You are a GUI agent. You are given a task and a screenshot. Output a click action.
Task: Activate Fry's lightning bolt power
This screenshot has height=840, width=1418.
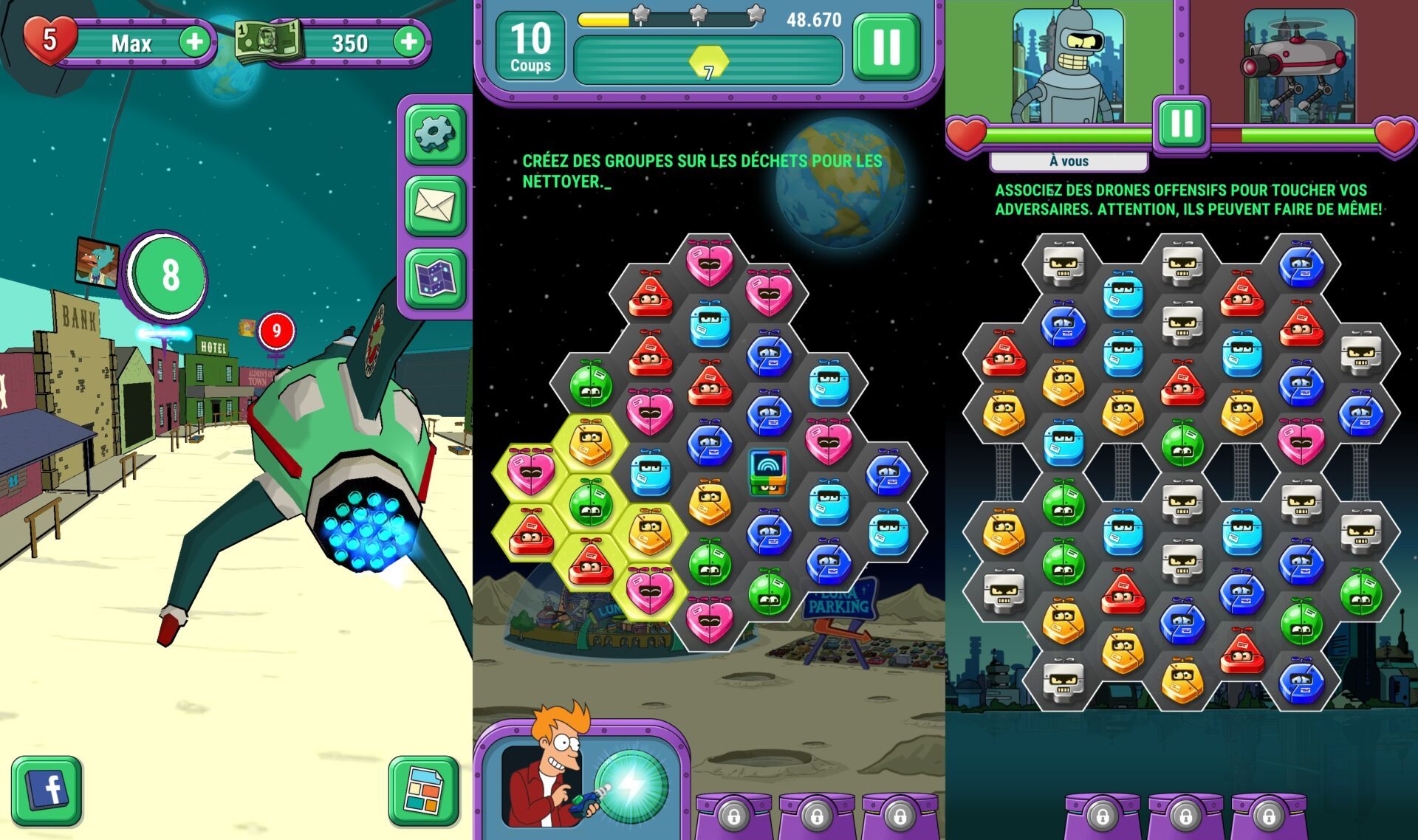click(631, 787)
